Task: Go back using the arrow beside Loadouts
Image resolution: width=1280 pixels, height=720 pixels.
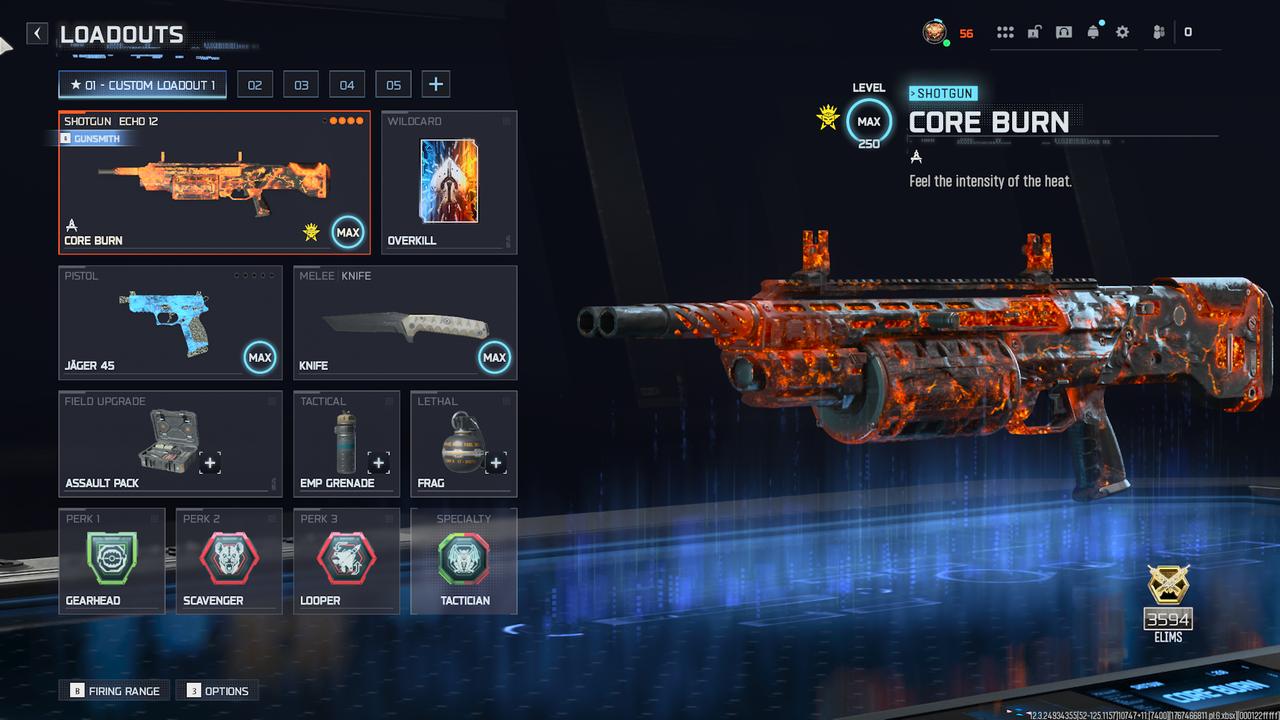Action: 37,34
